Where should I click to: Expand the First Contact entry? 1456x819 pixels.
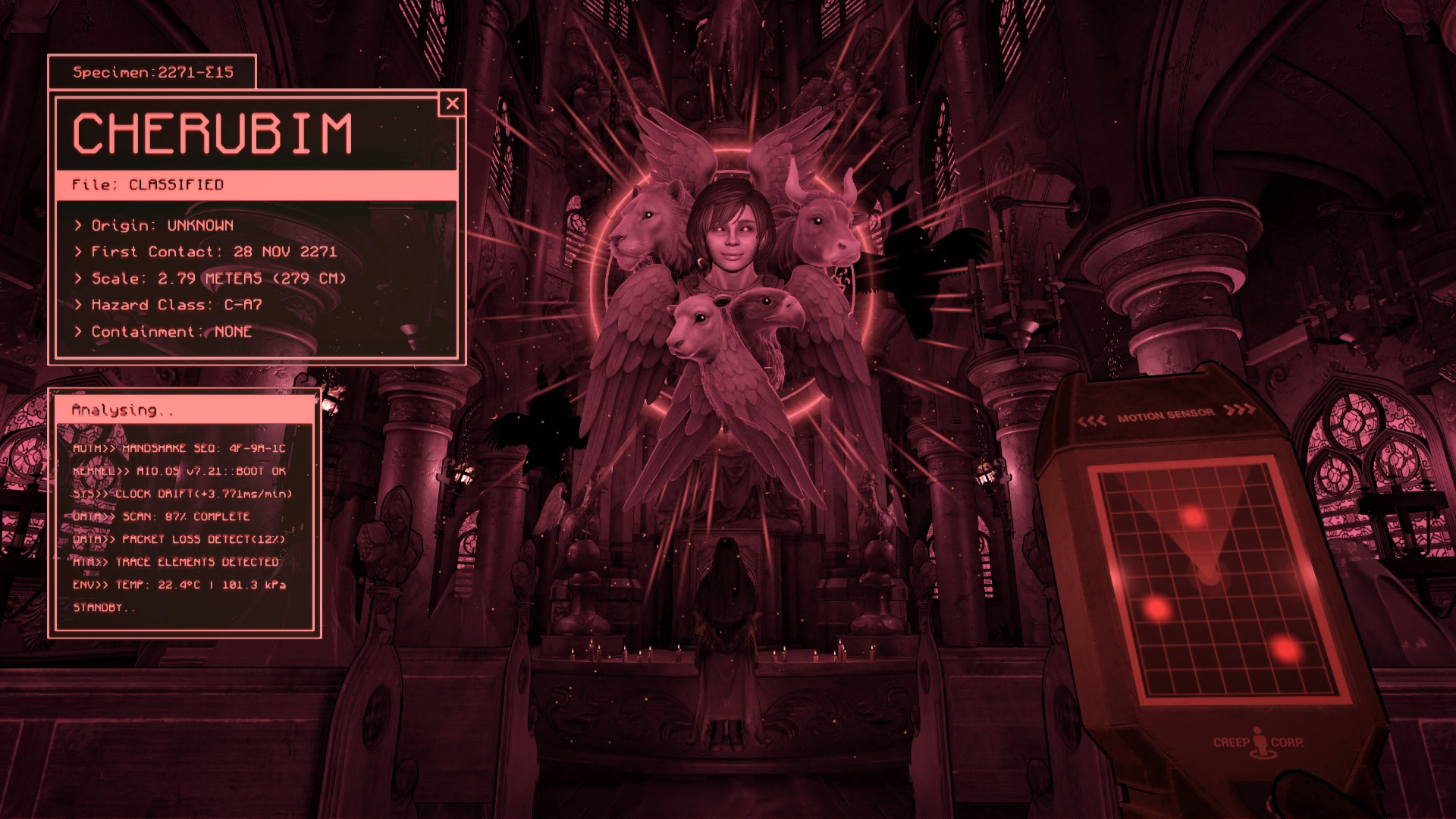click(x=206, y=252)
